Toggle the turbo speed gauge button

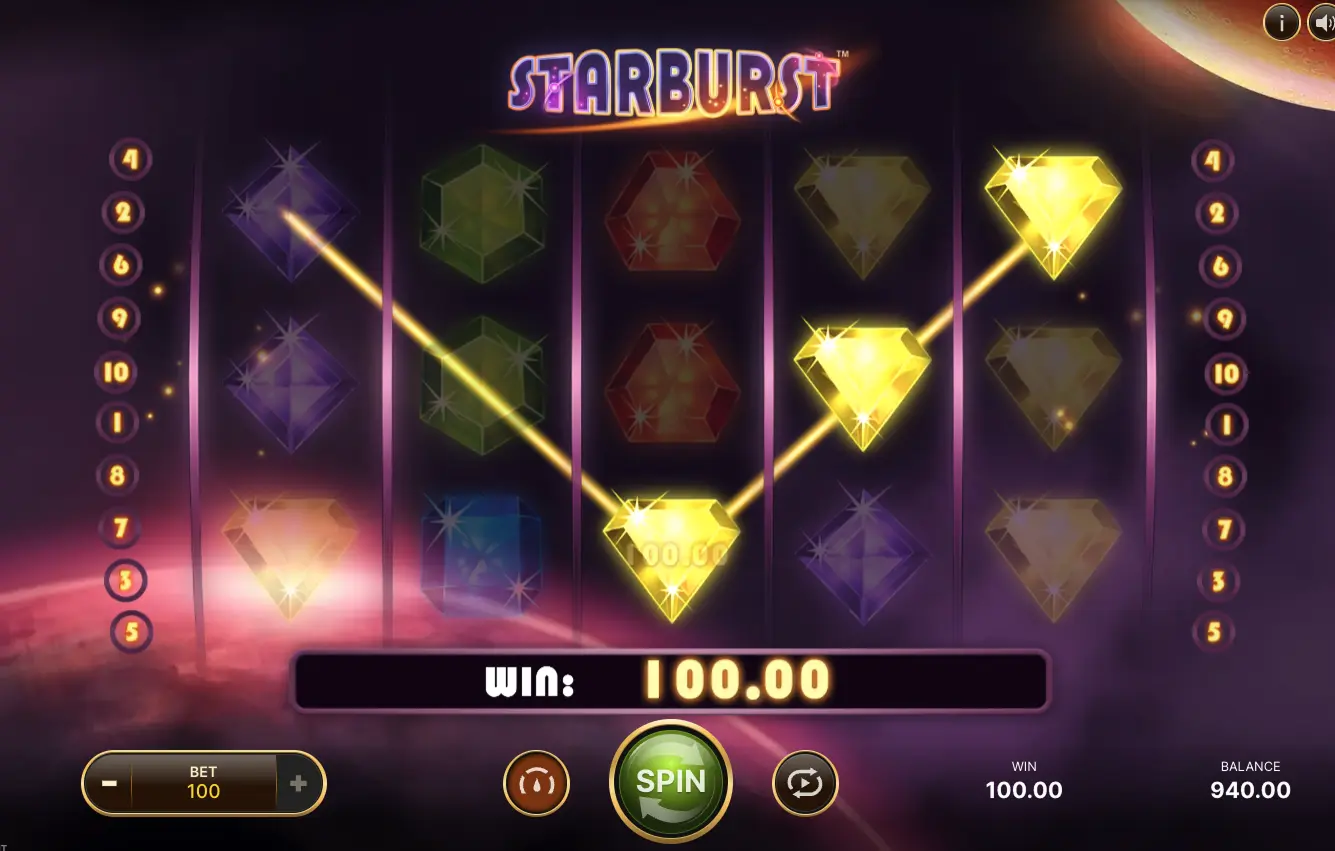536,783
